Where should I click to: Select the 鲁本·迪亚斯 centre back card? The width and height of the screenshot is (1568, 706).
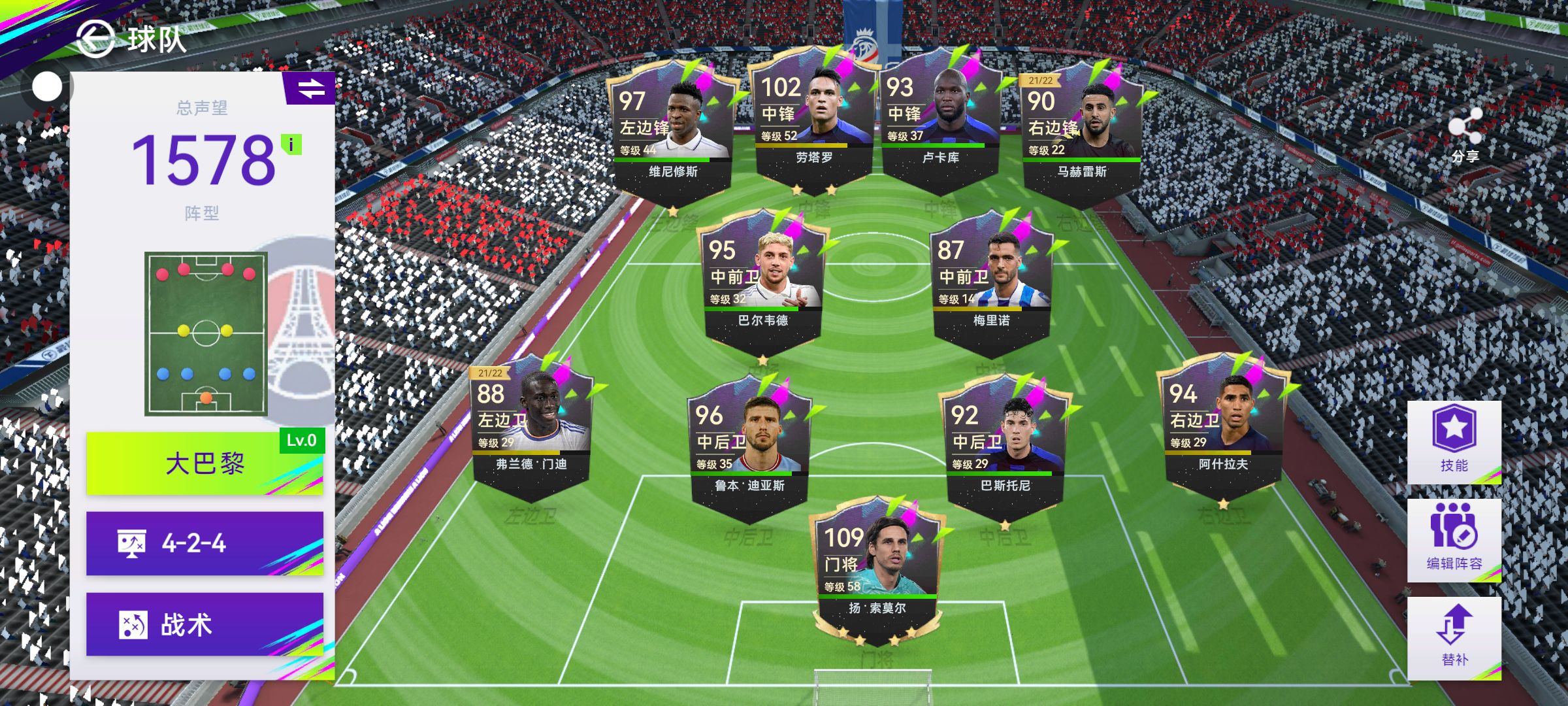[749, 445]
